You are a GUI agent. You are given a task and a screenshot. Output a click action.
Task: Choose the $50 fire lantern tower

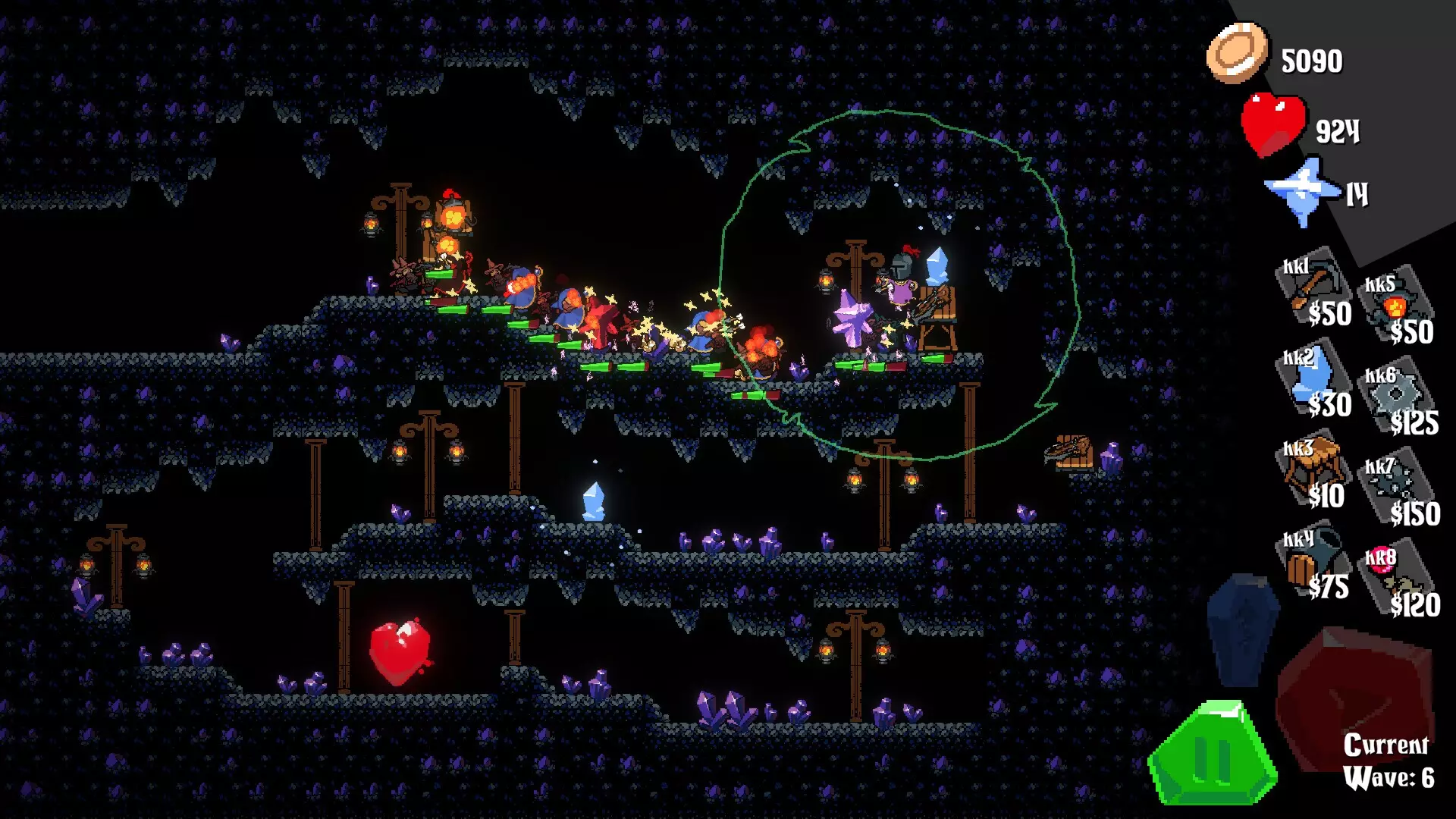pyautogui.click(x=1398, y=311)
